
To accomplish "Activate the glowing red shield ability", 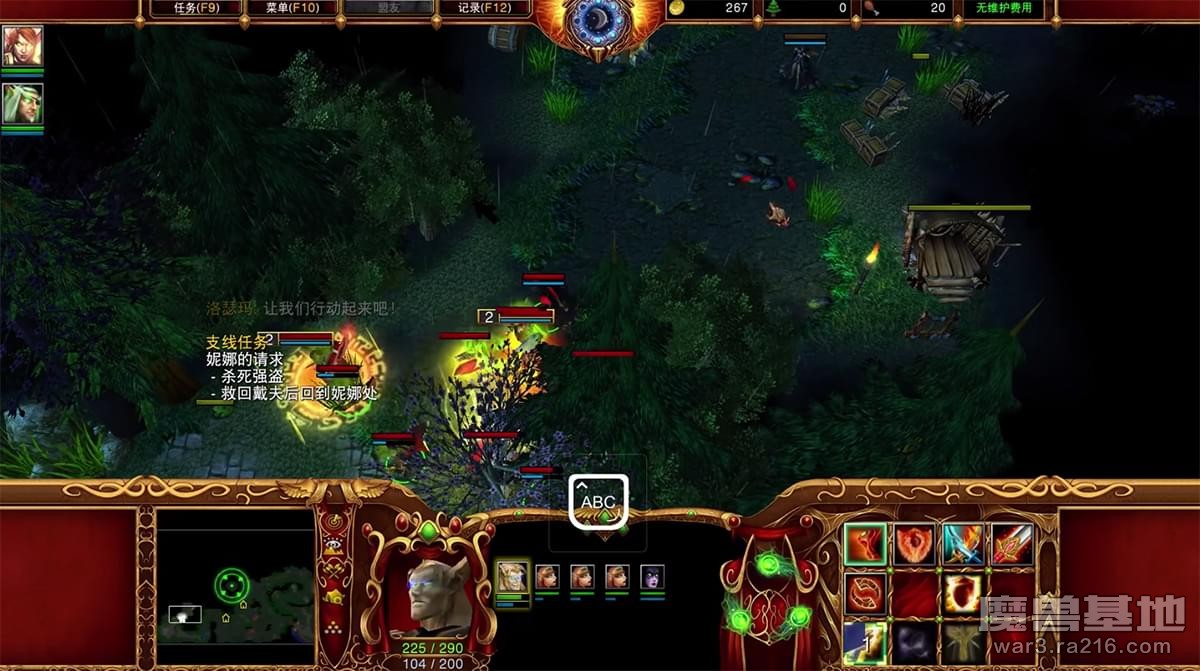I will (963, 593).
